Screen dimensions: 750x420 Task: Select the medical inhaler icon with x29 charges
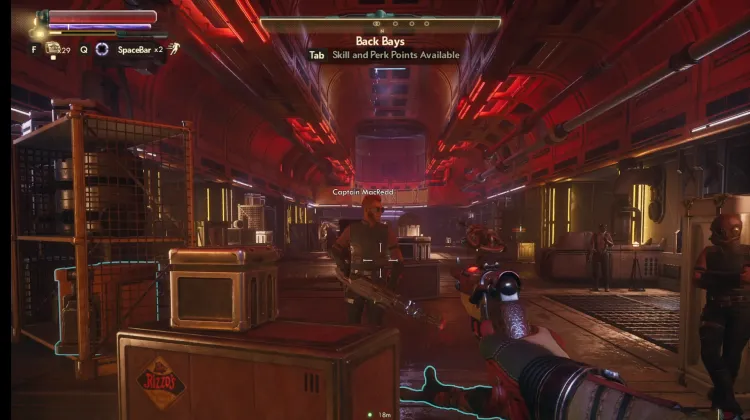click(x=52, y=48)
